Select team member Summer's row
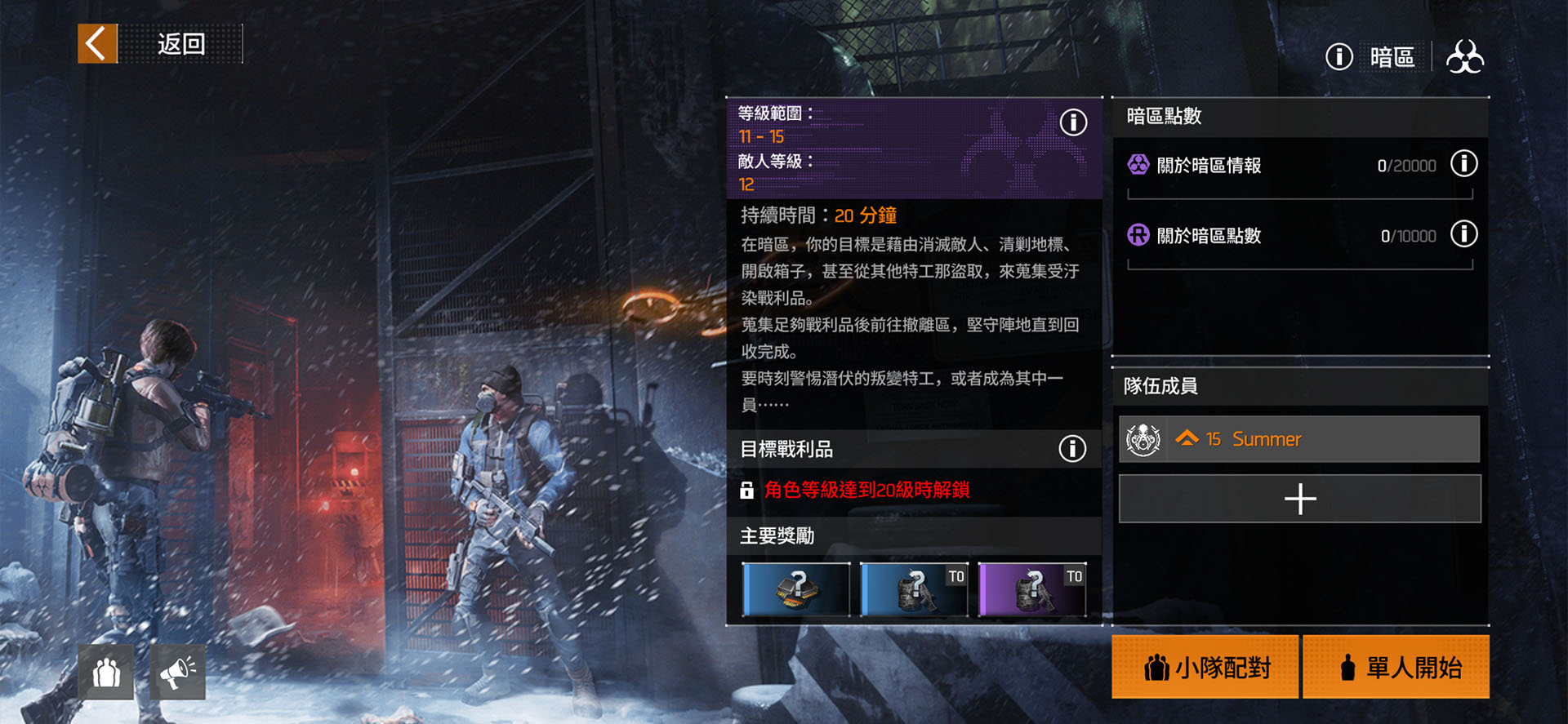Image resolution: width=1568 pixels, height=724 pixels. (x=1298, y=439)
